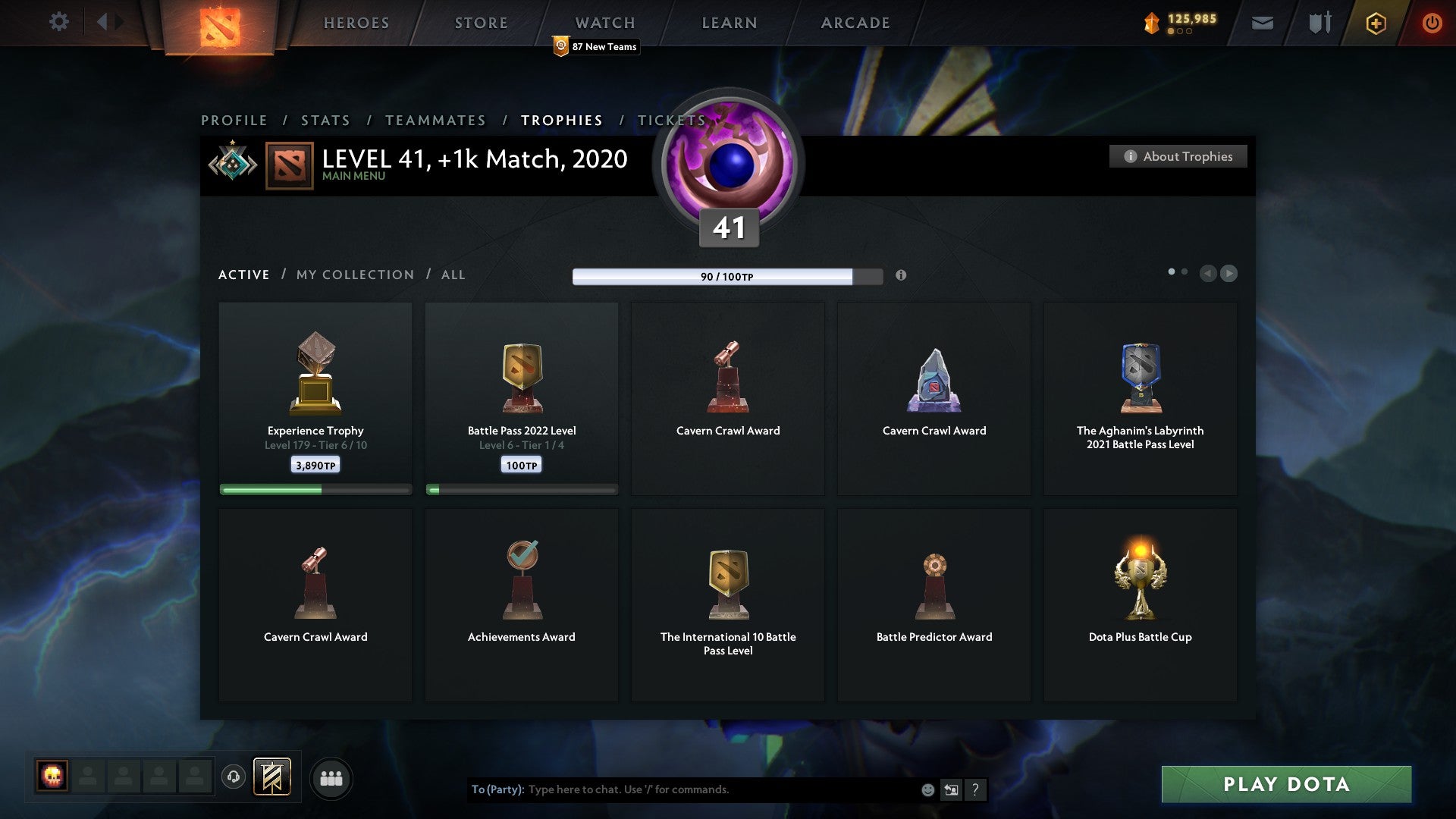Image resolution: width=1456 pixels, height=819 pixels.
Task: Click the gold hexagon plus icon
Action: (1375, 23)
